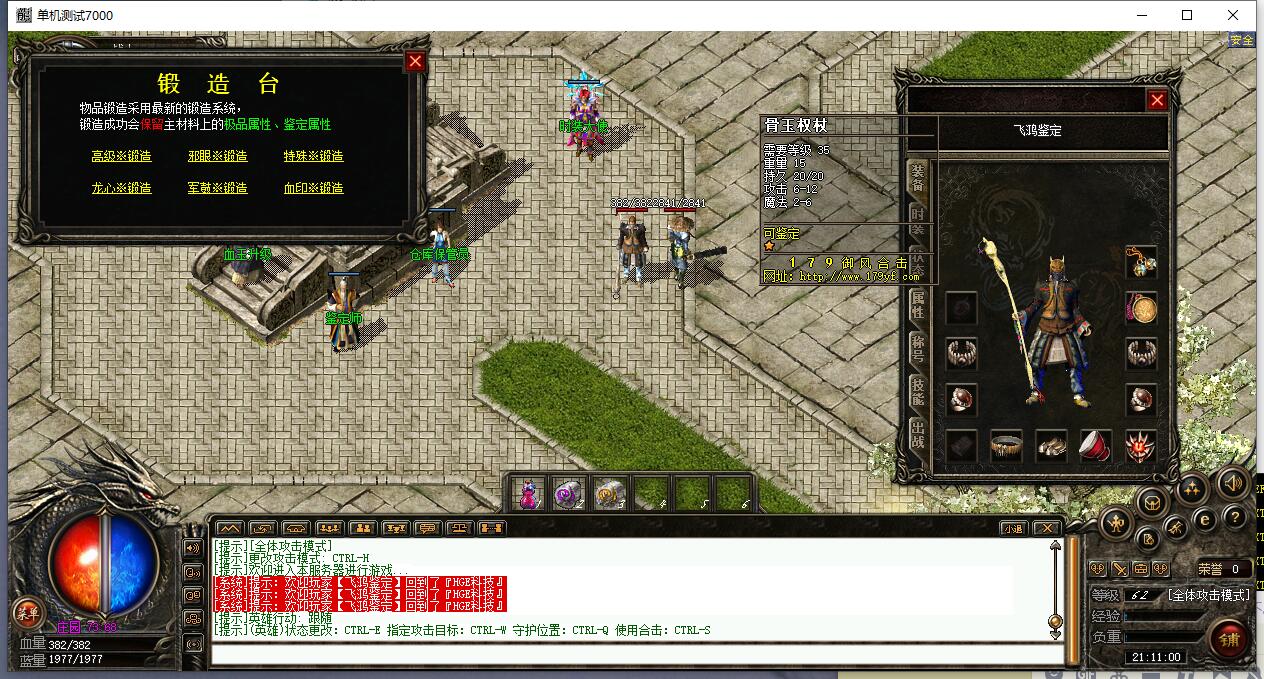Select the red drum equipment slot
Screen dimensions: 1264x679
point(1096,446)
